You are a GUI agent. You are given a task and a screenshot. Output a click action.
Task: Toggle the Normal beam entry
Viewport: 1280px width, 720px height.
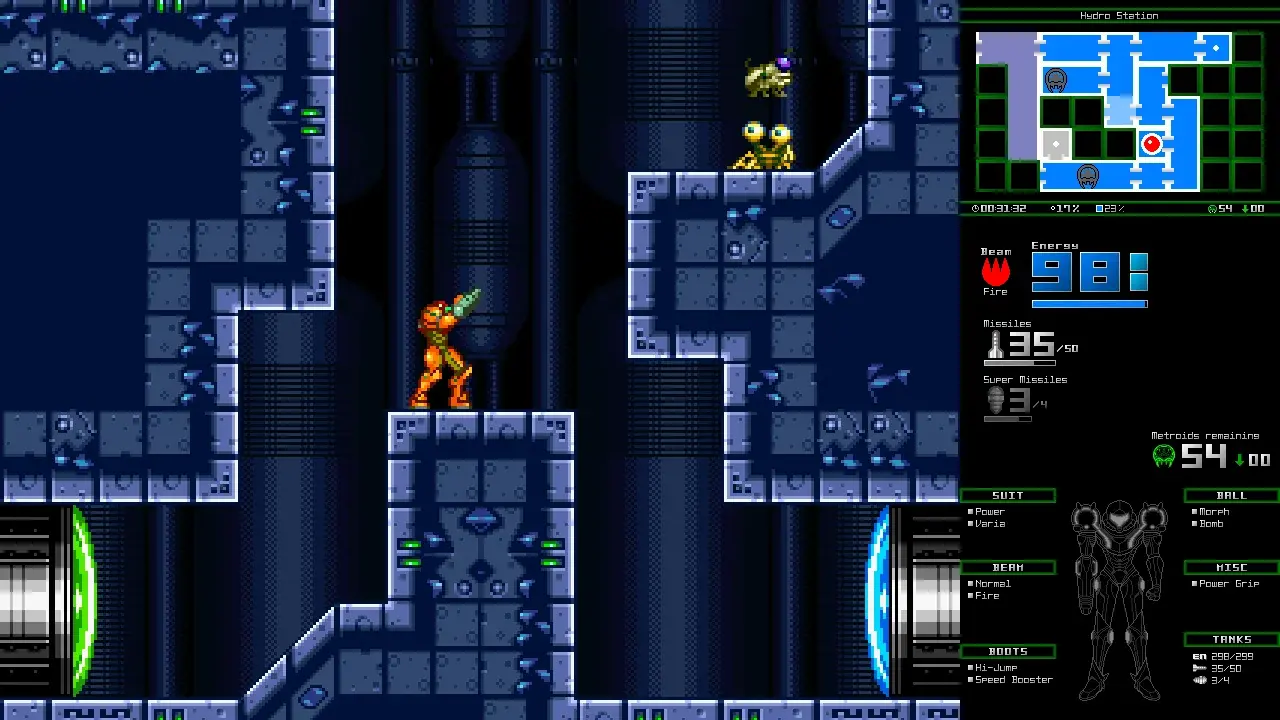[992, 584]
